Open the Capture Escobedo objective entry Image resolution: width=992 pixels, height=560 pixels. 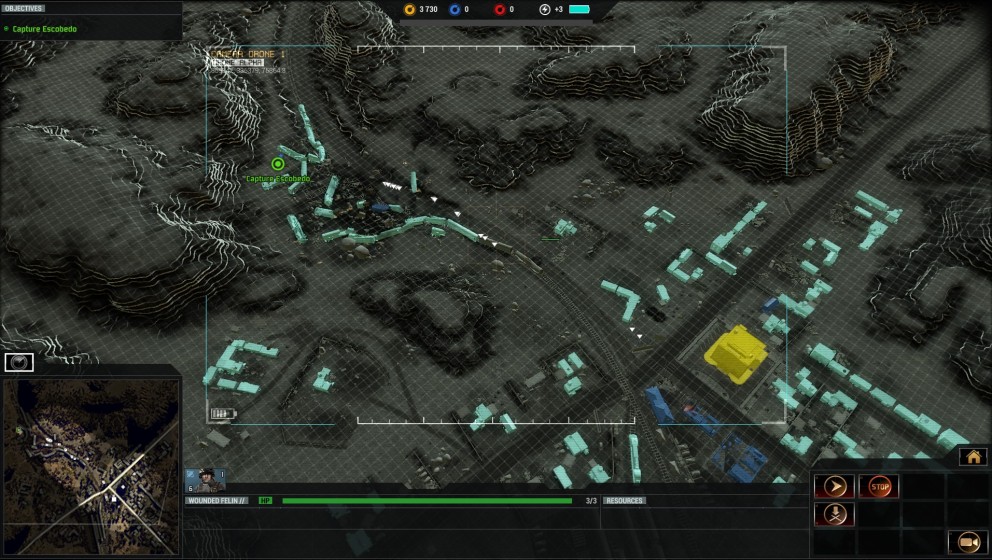pyautogui.click(x=45, y=29)
